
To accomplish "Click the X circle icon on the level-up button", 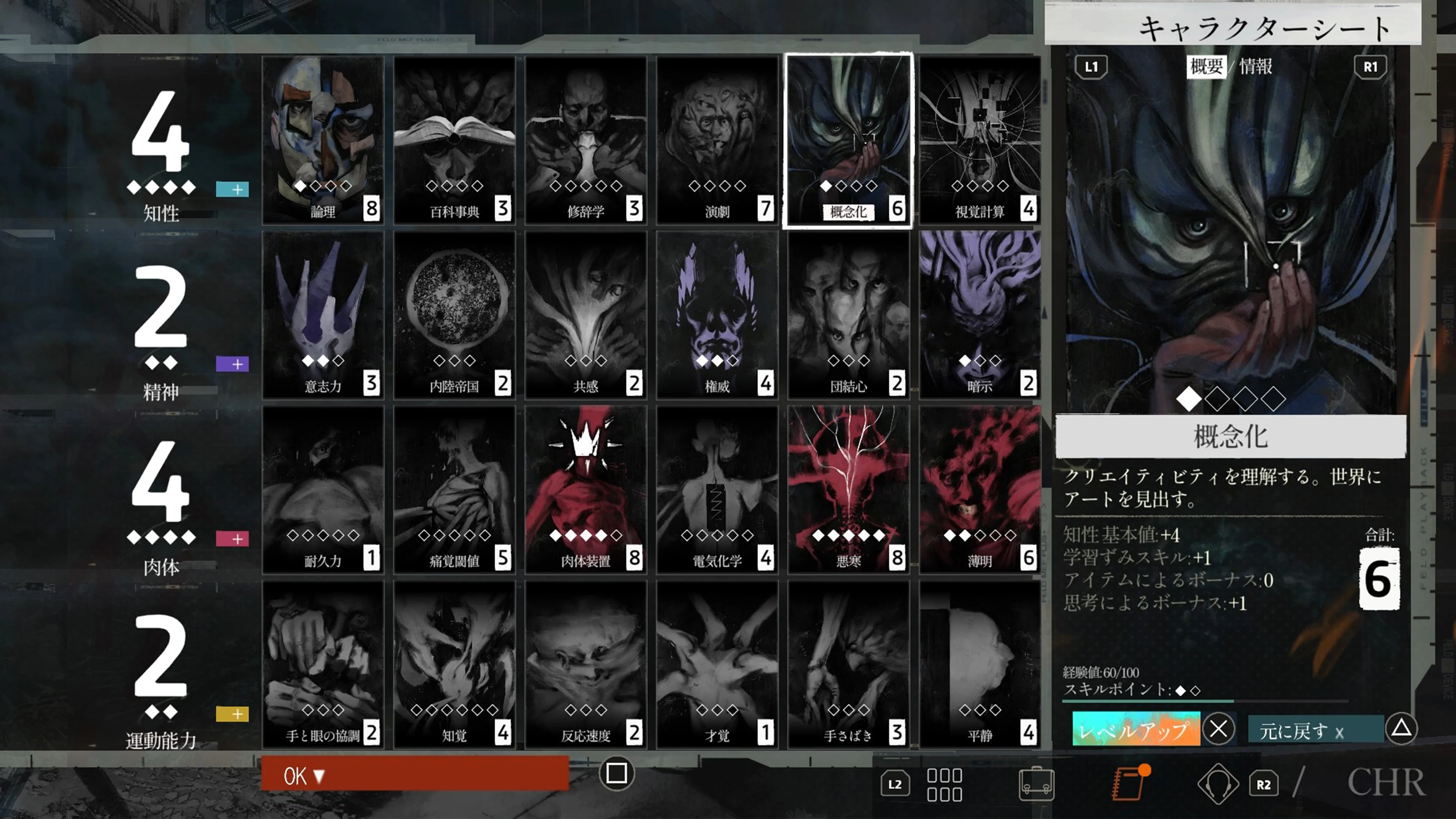I will pyautogui.click(x=1218, y=729).
